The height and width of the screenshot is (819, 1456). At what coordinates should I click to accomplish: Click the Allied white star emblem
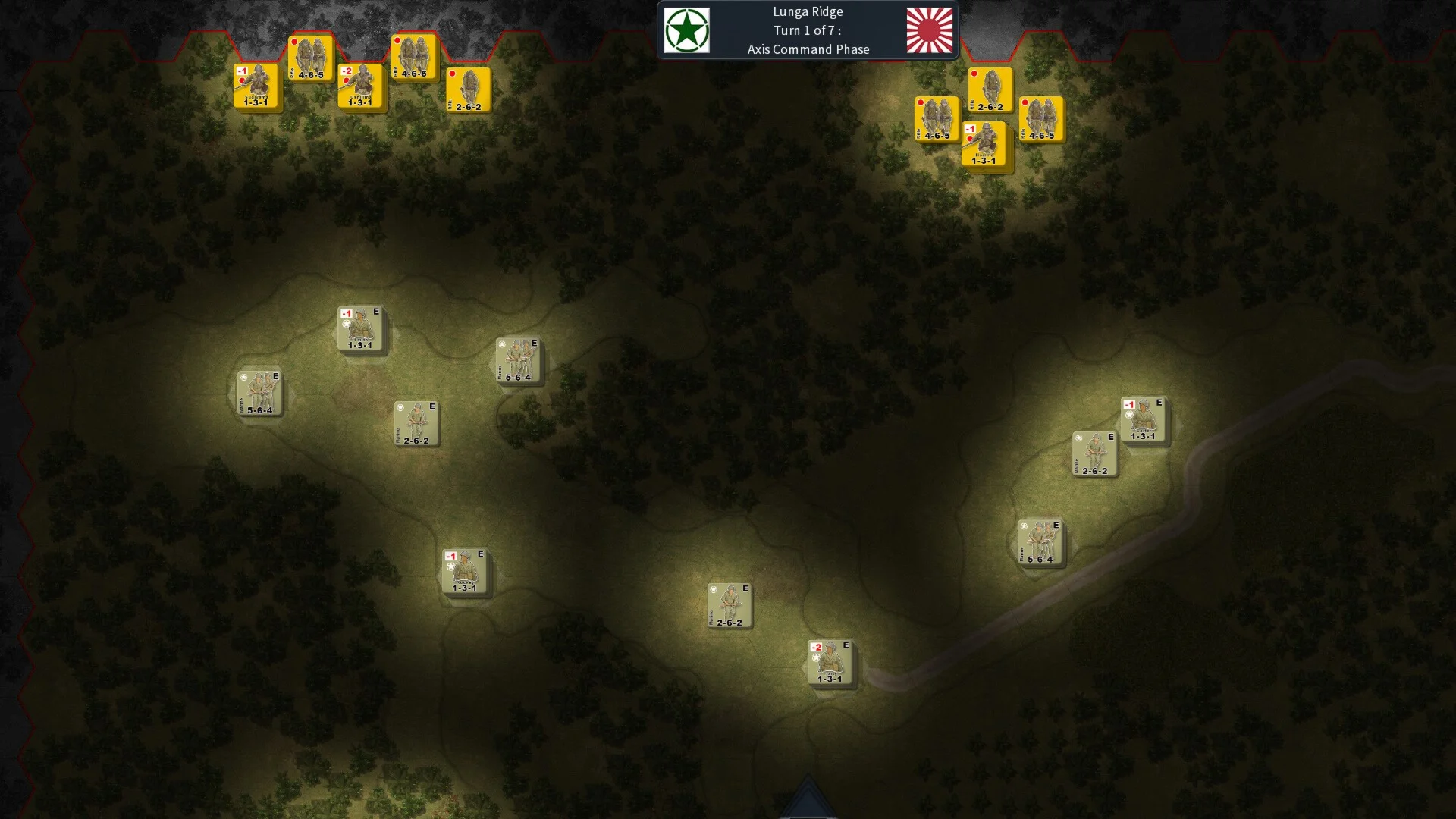(687, 30)
